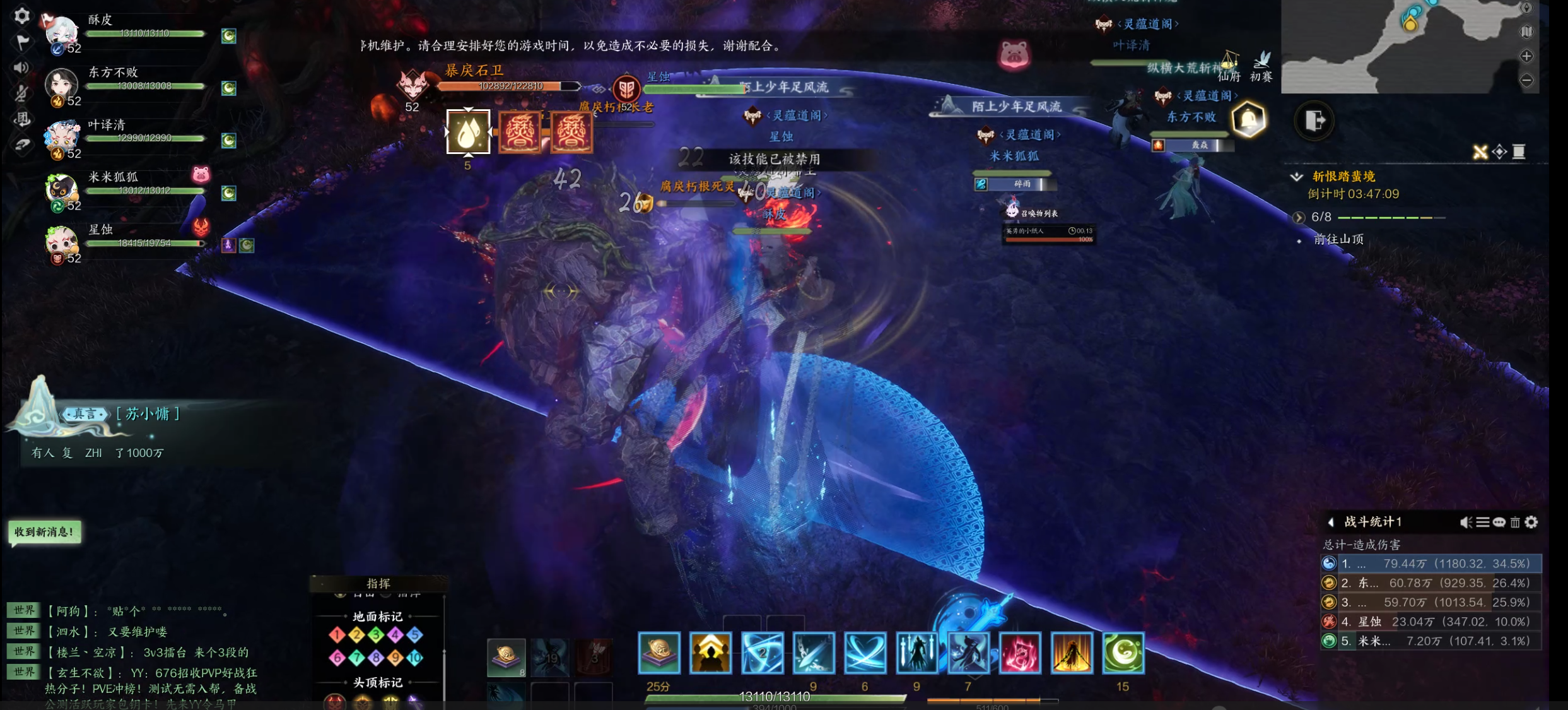Open battle statistics settings gear
The image size is (1568, 710).
1531,523
